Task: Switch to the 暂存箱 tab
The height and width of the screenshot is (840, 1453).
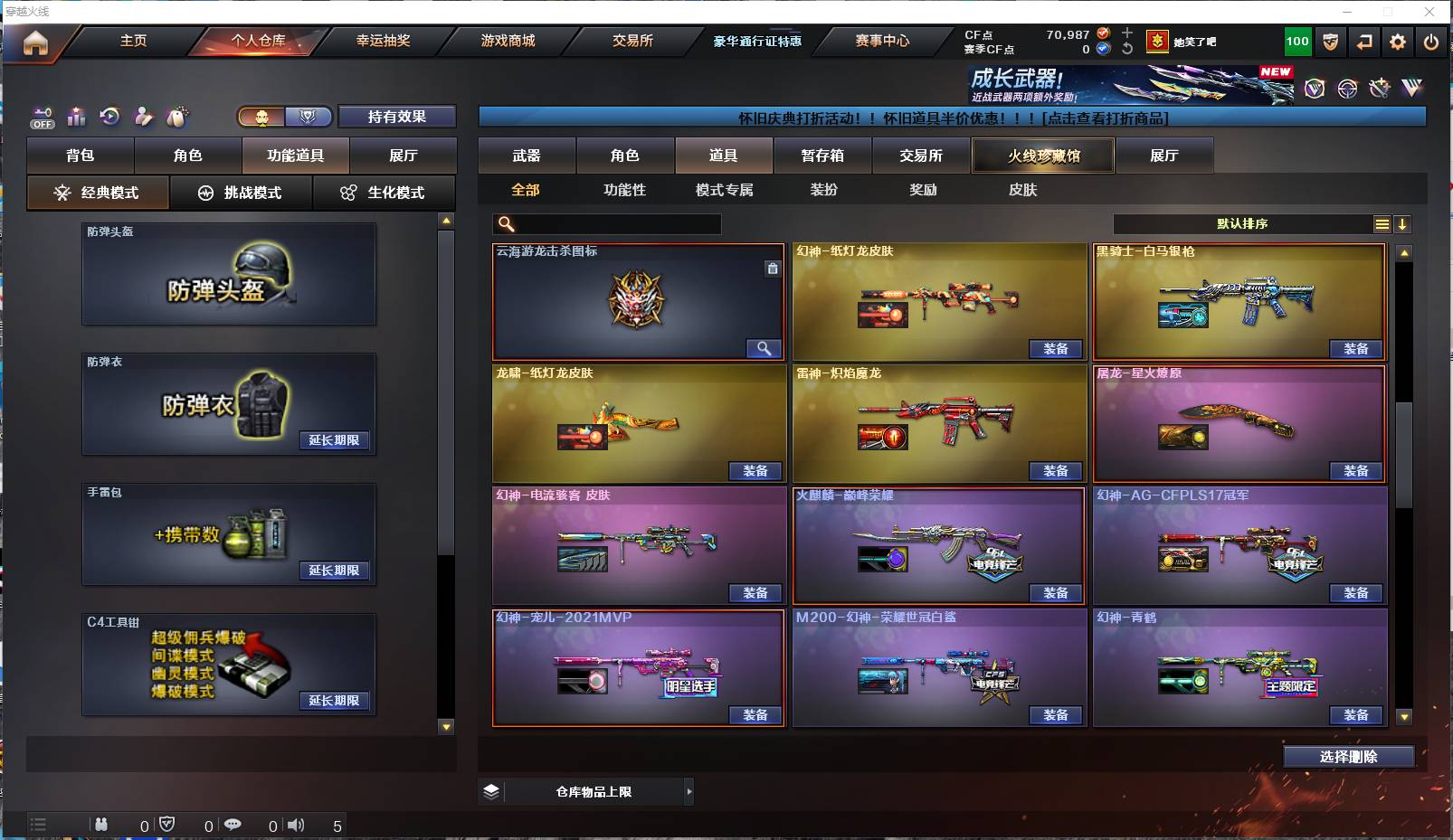Action: tap(821, 156)
